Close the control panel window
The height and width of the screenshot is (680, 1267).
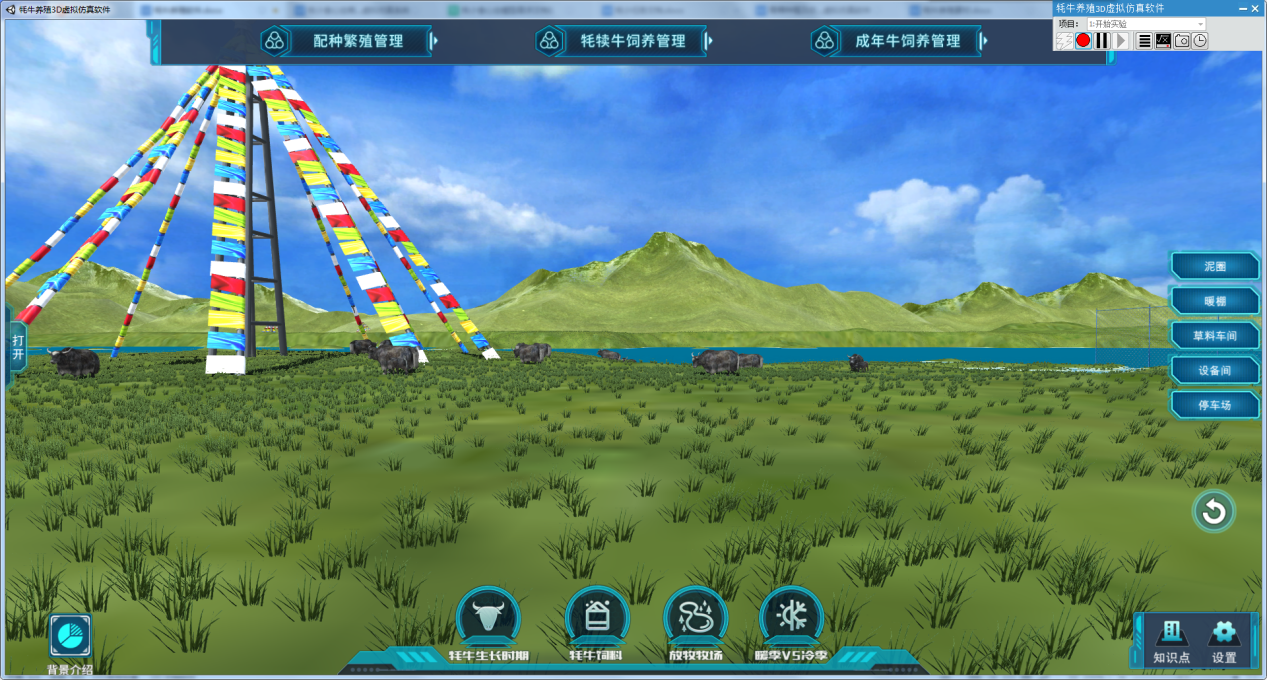click(x=1255, y=8)
